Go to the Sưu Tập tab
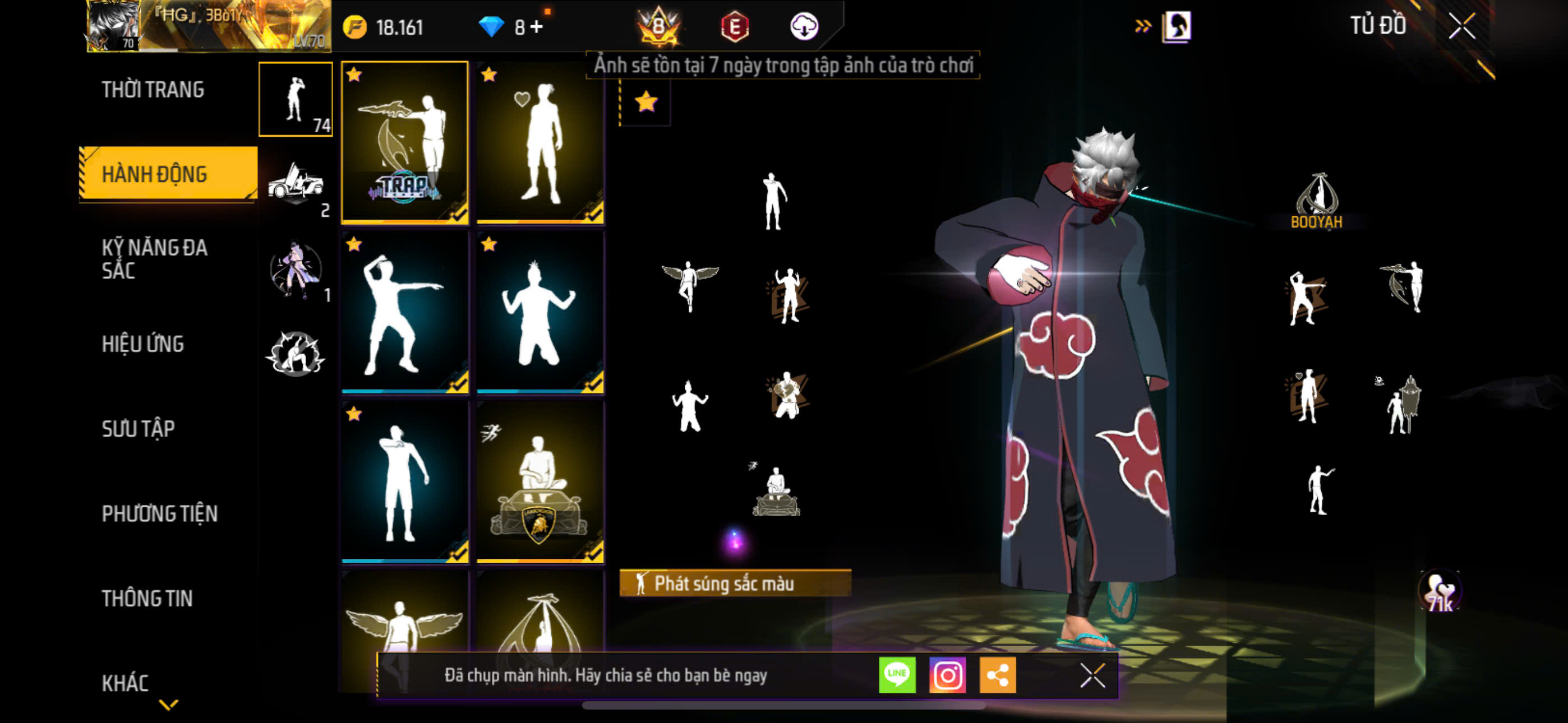The width and height of the screenshot is (1568, 723). tap(138, 429)
